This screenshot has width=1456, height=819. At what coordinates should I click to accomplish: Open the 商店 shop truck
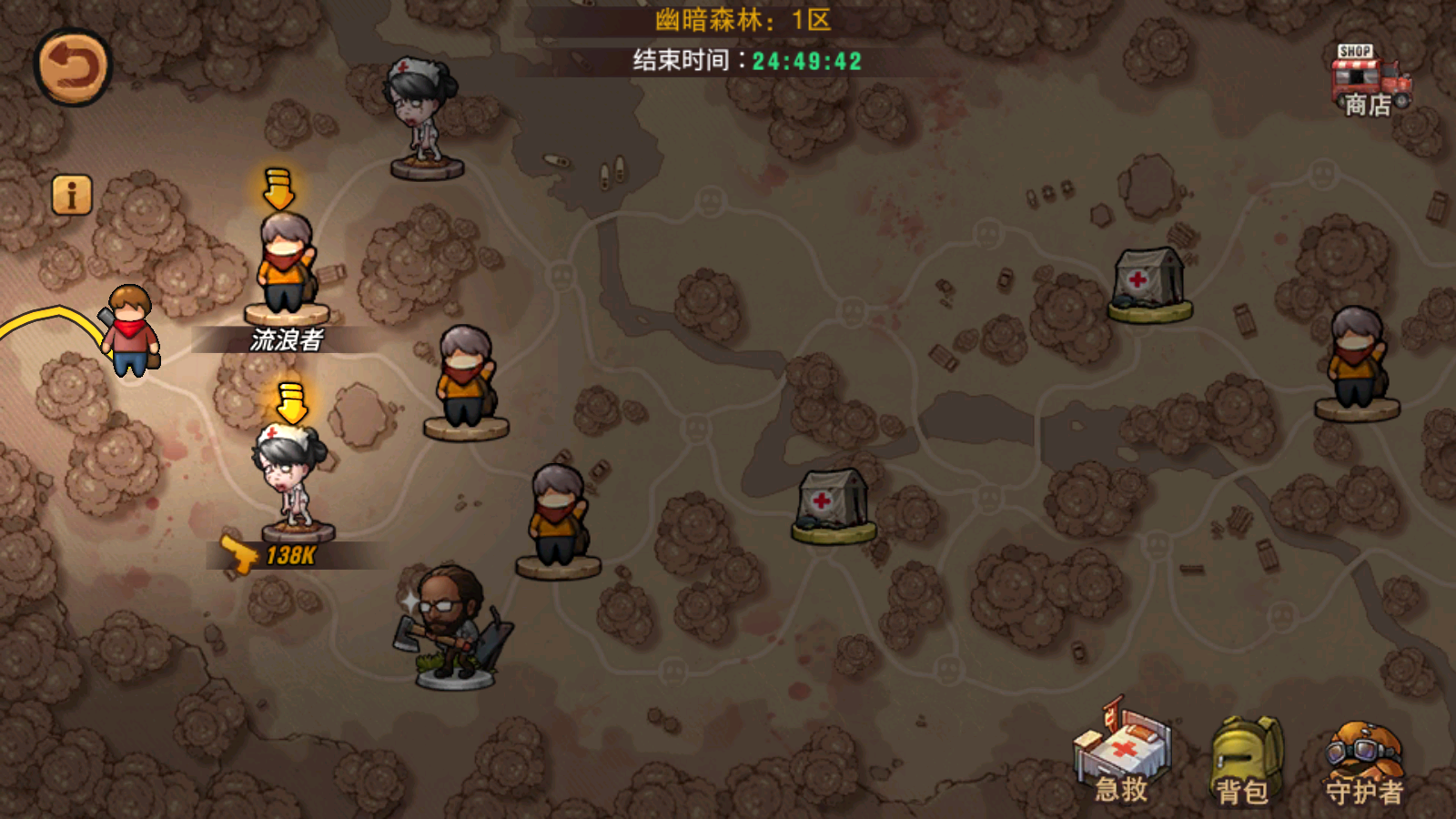1370,80
